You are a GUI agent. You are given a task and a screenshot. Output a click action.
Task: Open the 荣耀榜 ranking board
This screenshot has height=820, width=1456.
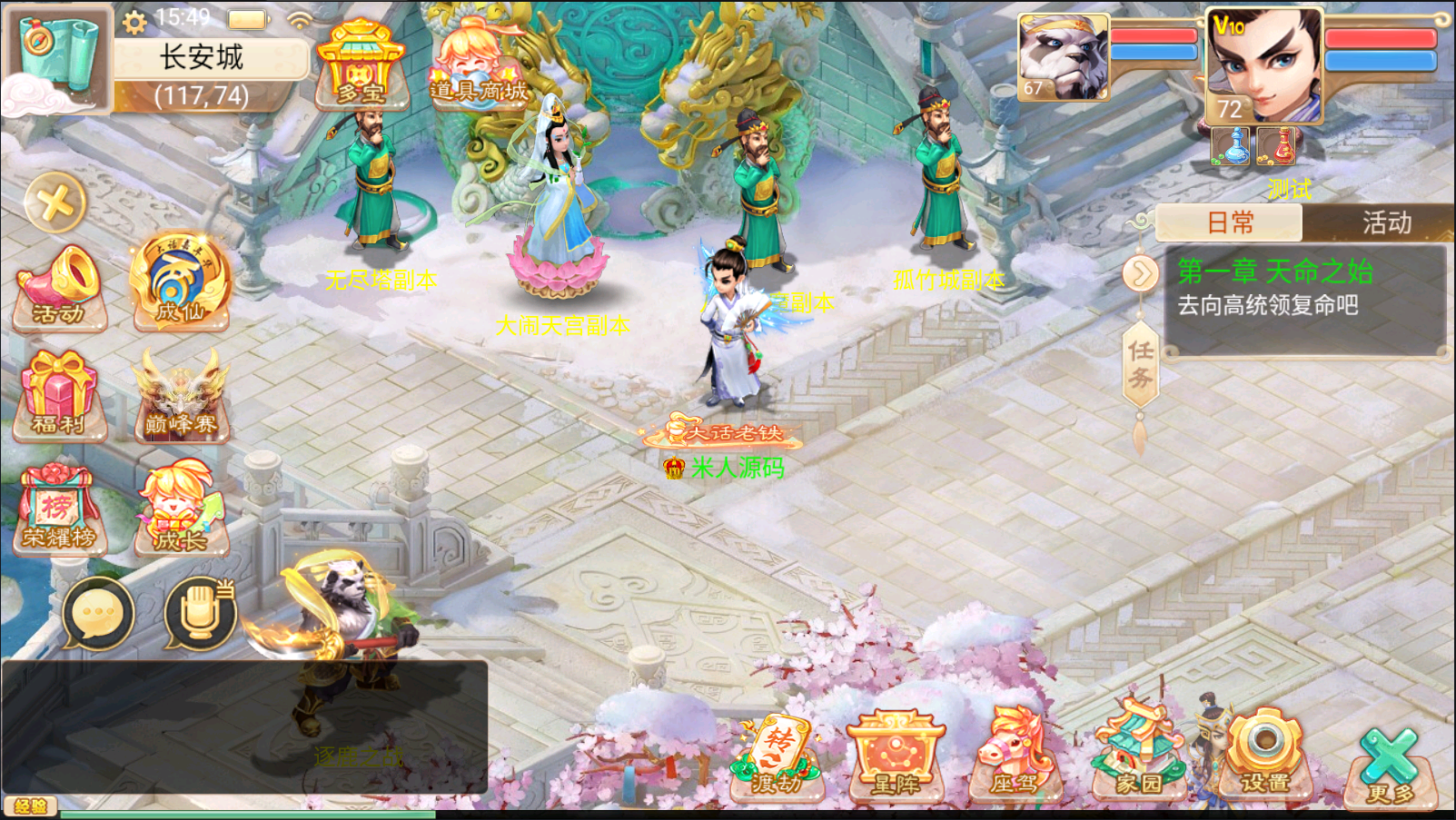pos(60,509)
